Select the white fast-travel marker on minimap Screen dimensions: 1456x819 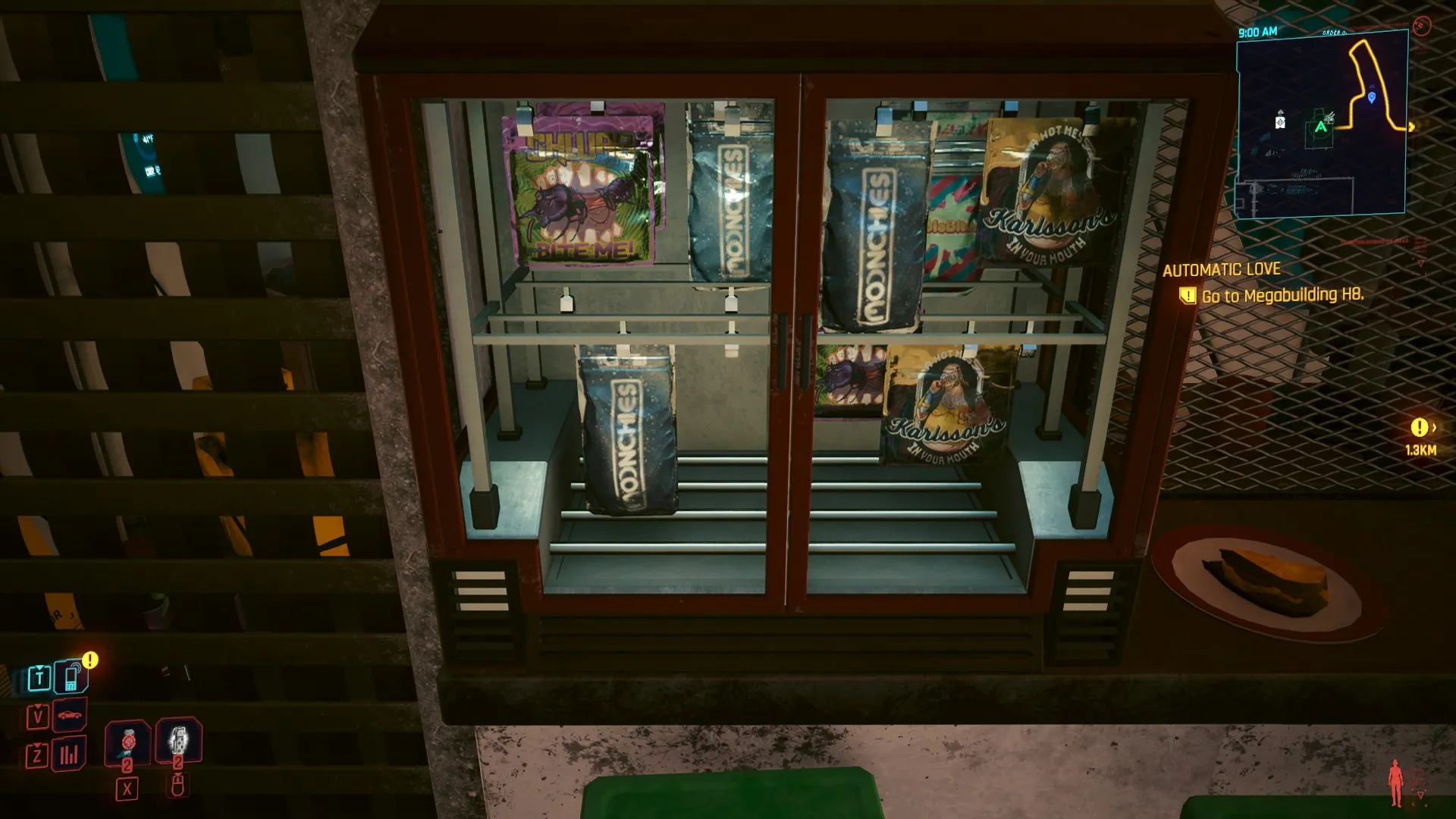coord(1280,121)
